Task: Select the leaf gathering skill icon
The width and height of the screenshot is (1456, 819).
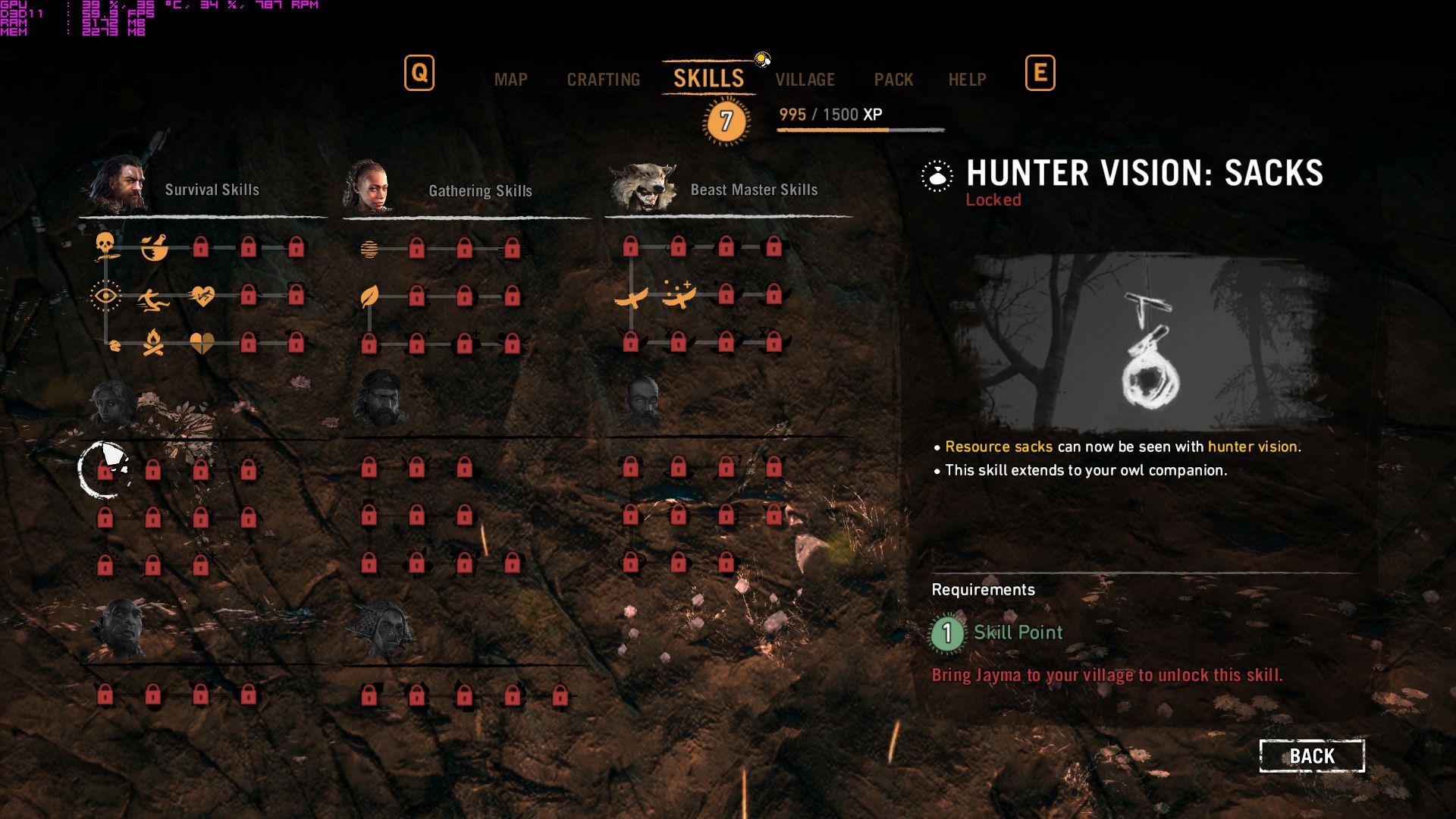Action: coord(369,296)
